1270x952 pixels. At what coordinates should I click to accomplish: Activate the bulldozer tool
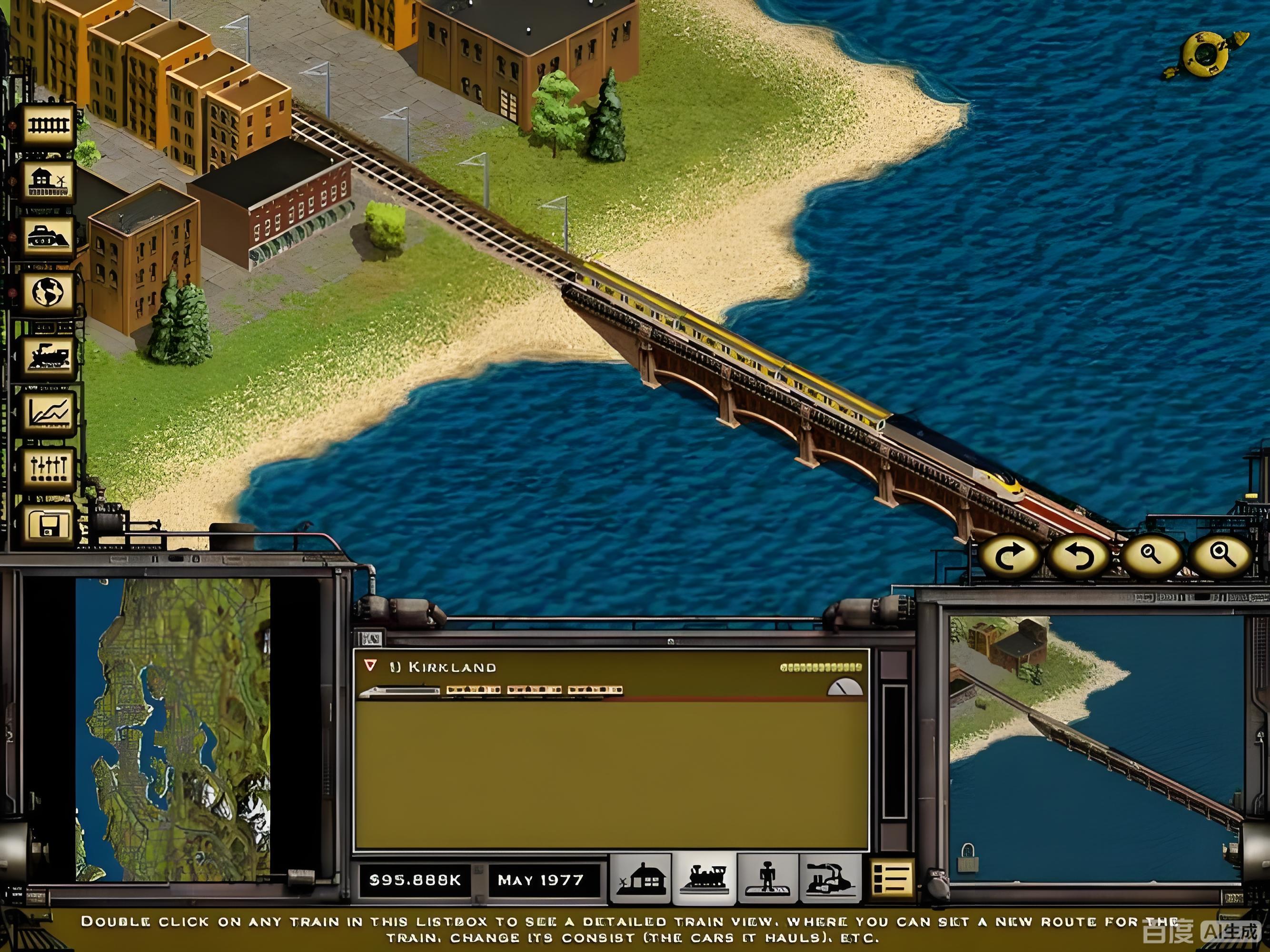pos(48,237)
